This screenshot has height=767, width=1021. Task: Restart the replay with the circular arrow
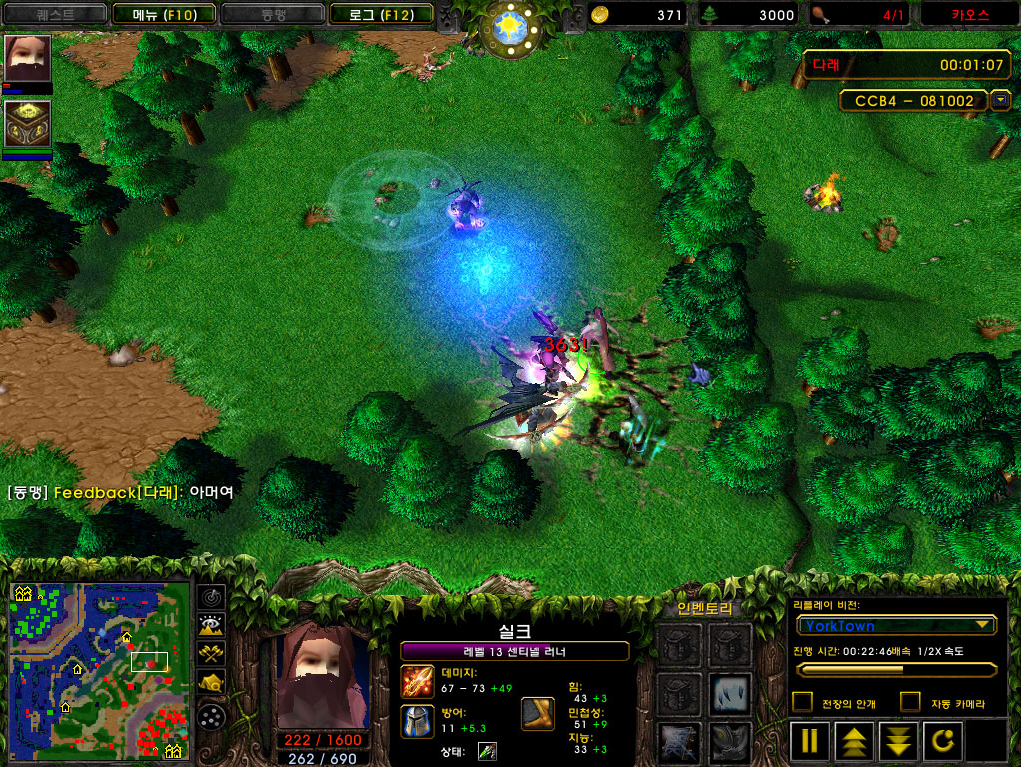pyautogui.click(x=945, y=741)
